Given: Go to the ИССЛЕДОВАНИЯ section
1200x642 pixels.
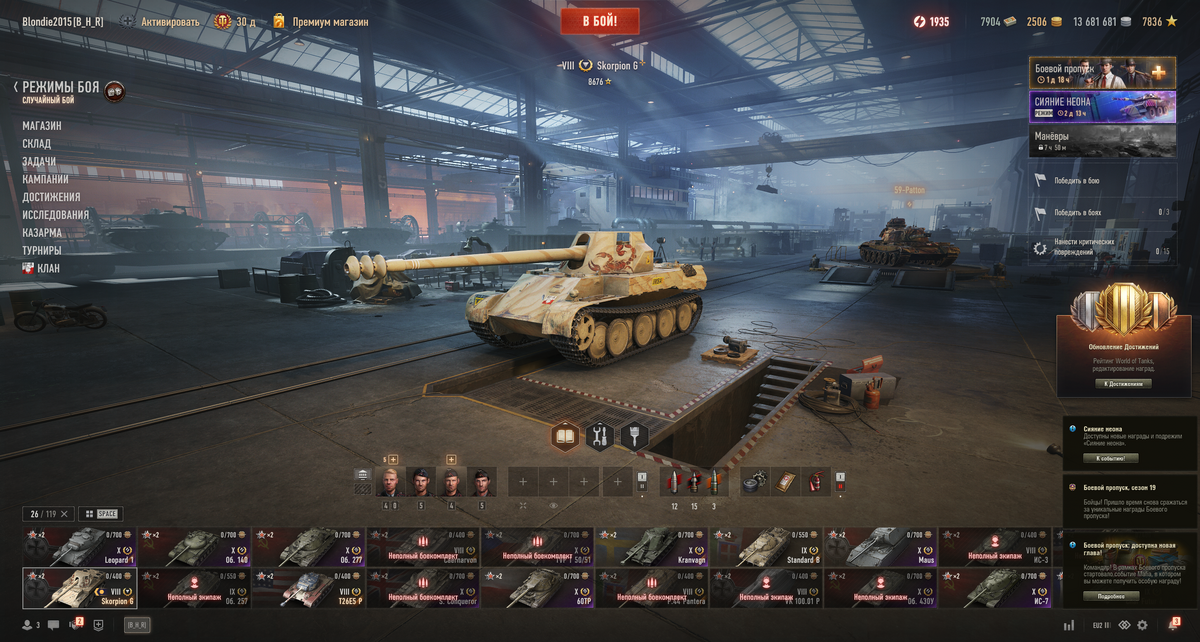Looking at the screenshot, I should pyautogui.click(x=56, y=215).
